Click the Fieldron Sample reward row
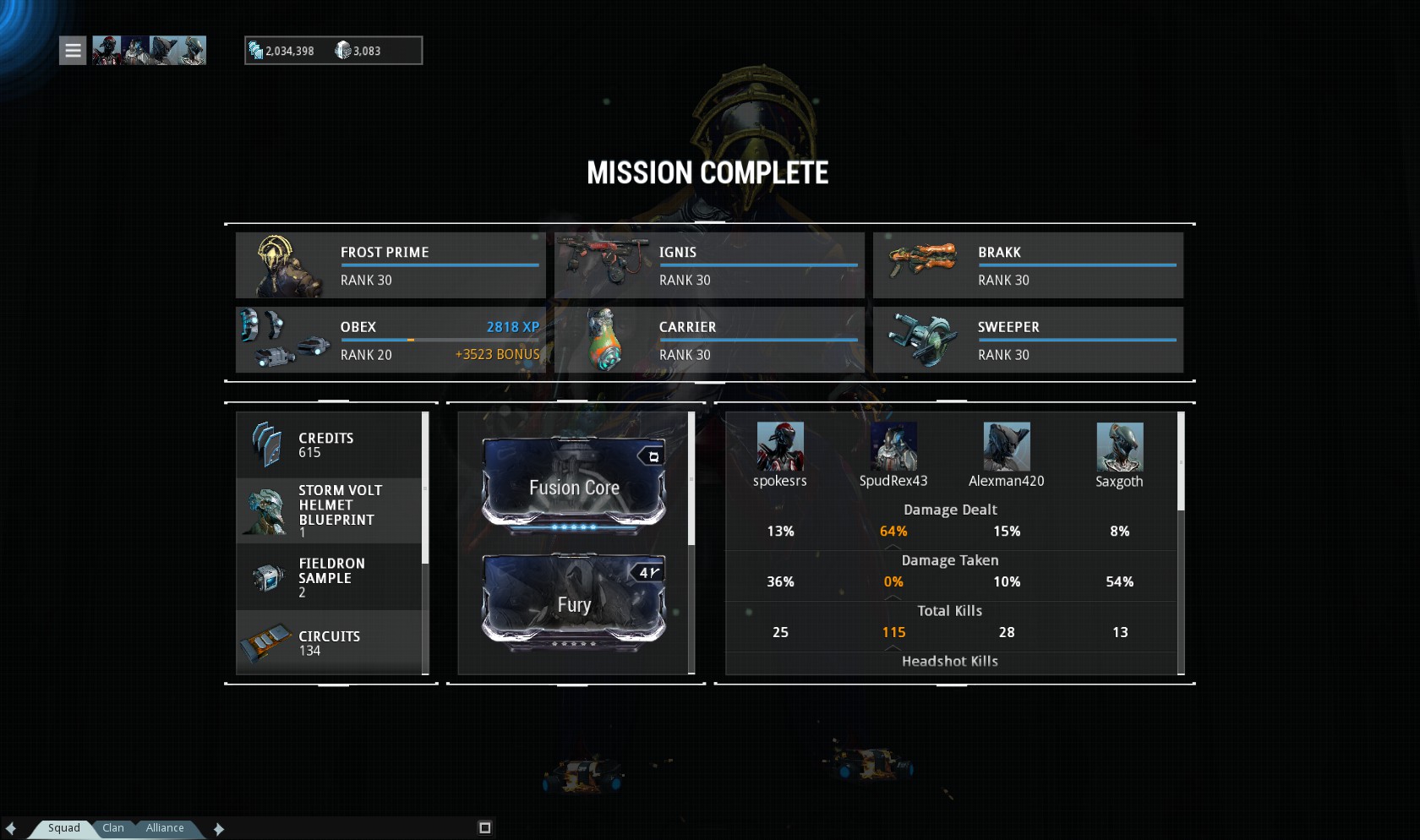 point(330,577)
